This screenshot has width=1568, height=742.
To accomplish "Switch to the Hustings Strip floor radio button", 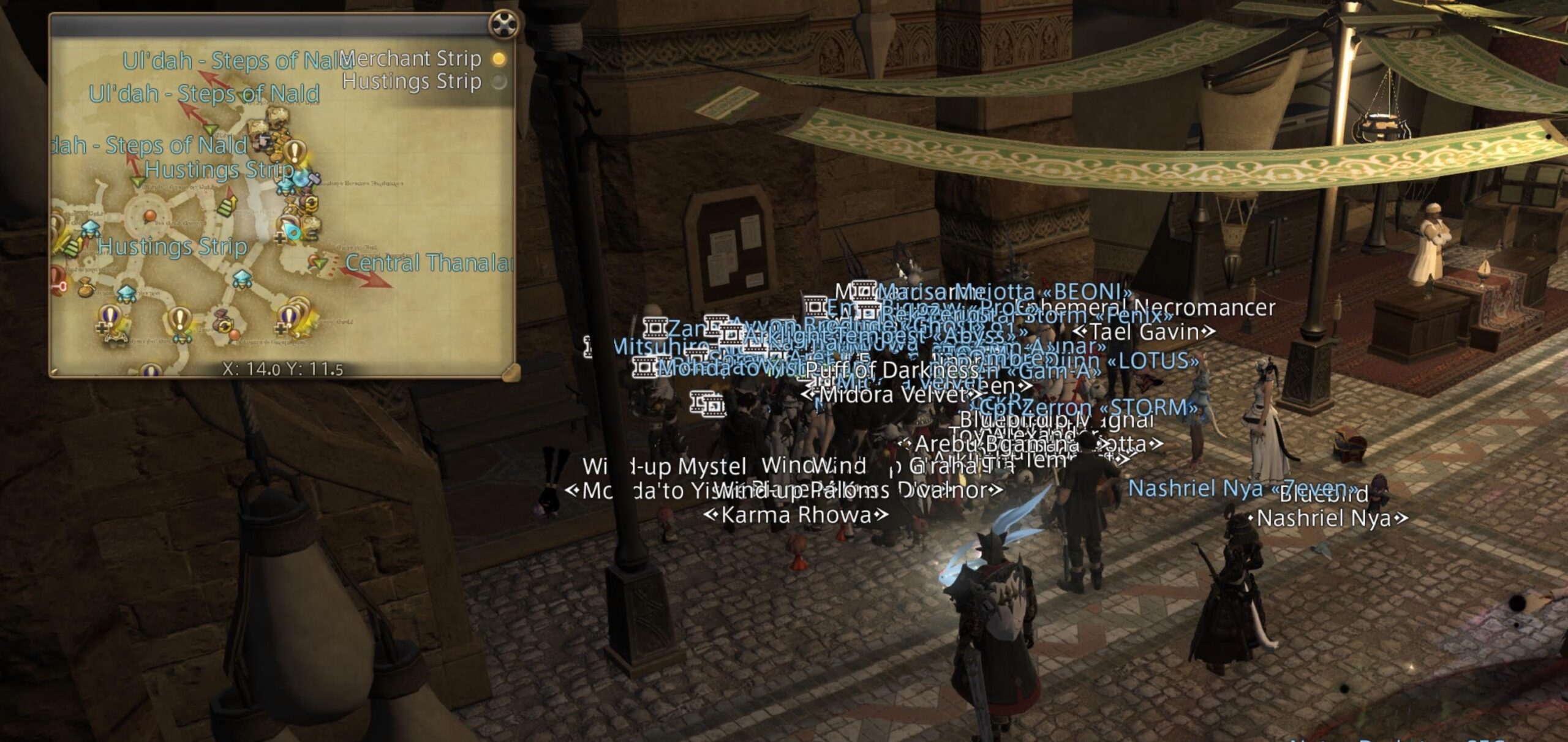I will pos(500,81).
